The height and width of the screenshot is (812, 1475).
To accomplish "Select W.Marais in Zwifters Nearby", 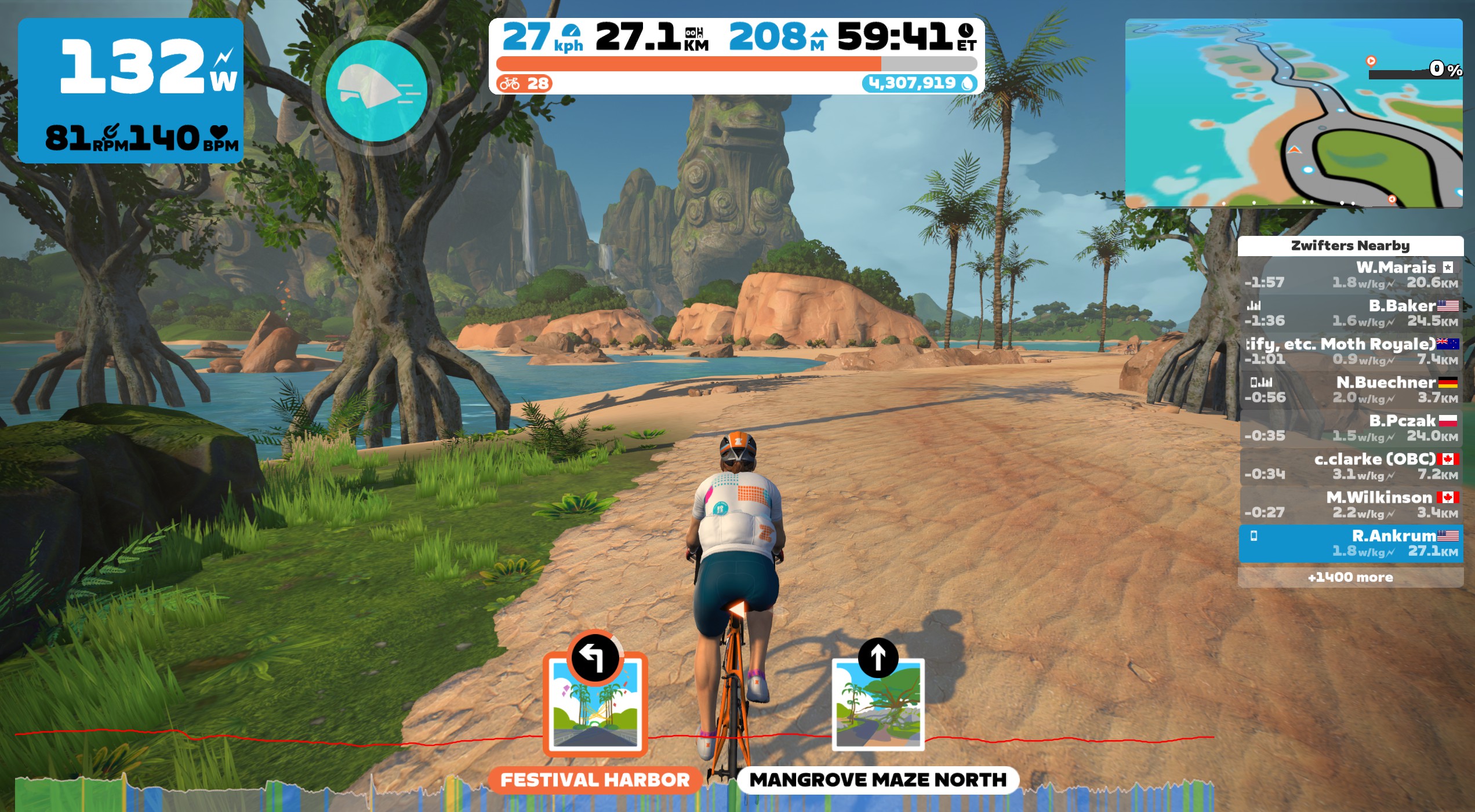I will (1350, 275).
